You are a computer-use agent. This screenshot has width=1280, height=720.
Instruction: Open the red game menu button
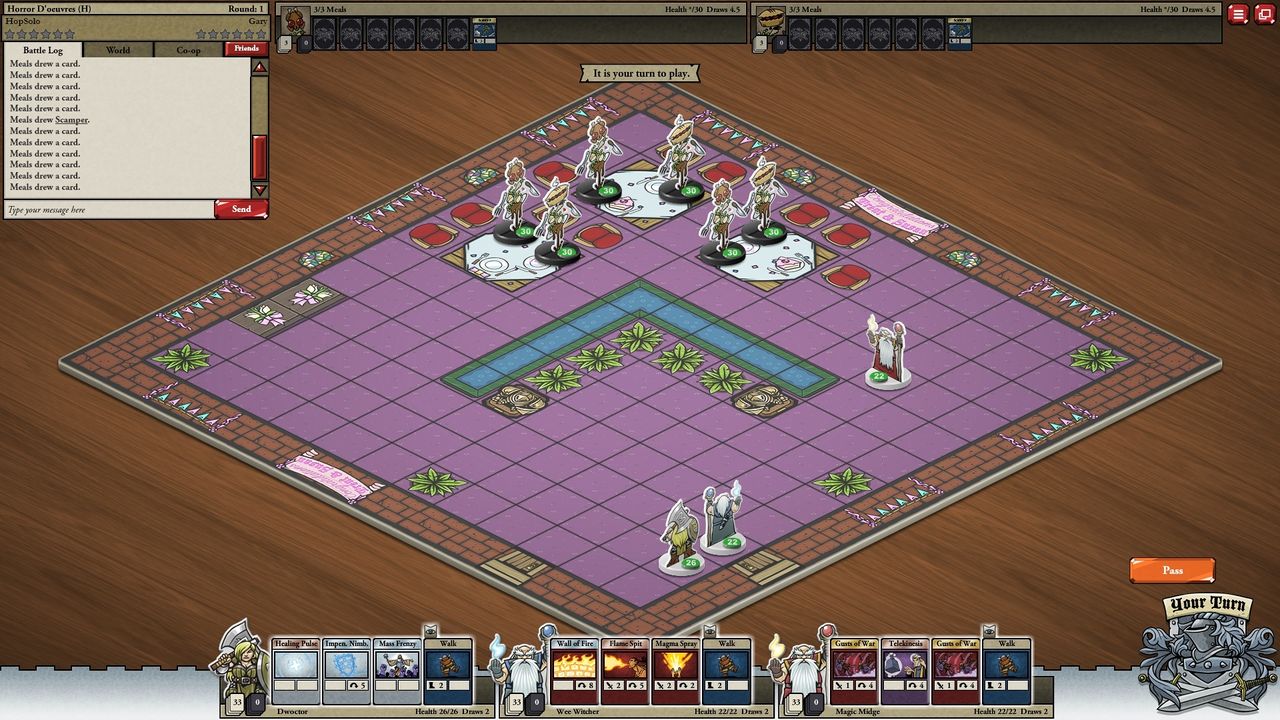click(x=1238, y=14)
